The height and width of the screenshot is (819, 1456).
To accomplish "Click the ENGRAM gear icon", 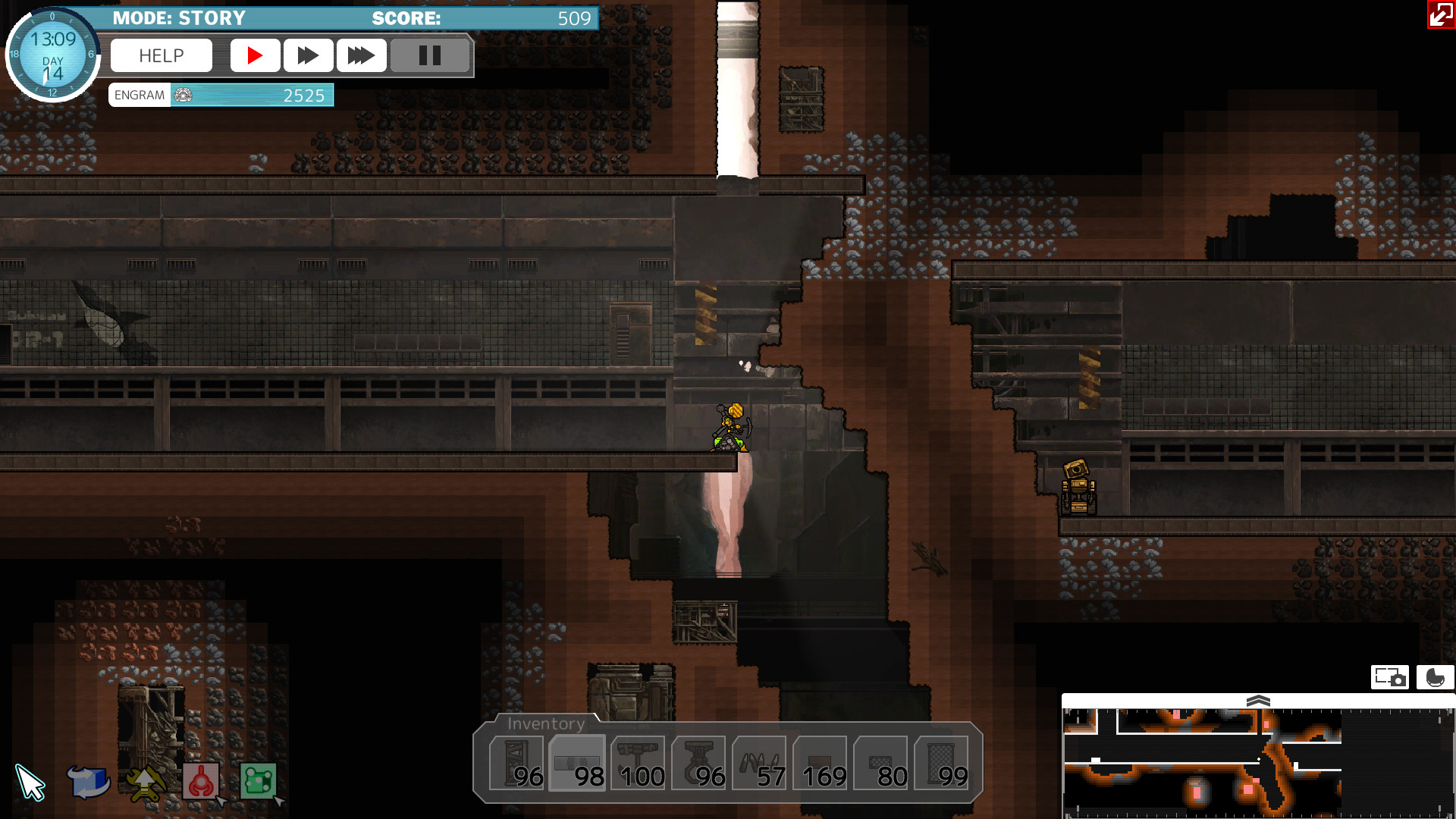I will coord(182,95).
